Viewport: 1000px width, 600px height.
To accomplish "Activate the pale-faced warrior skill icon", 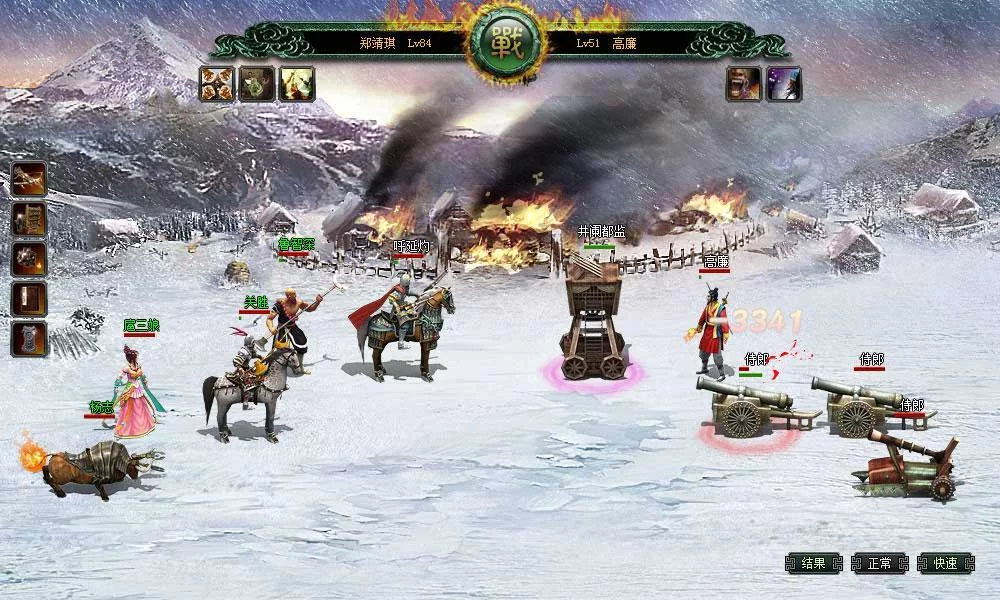I will [297, 84].
